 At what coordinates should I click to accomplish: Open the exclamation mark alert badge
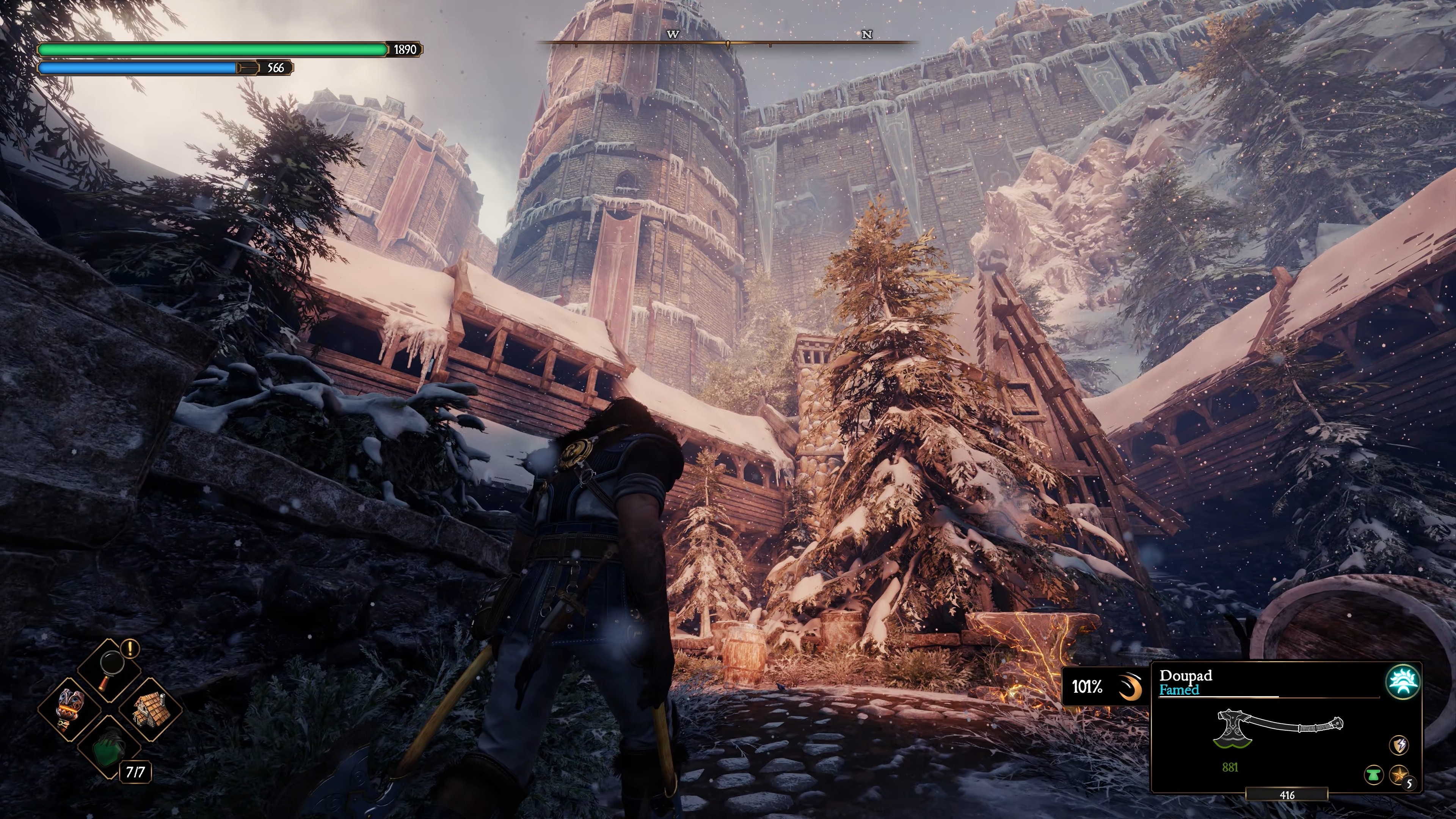click(131, 647)
